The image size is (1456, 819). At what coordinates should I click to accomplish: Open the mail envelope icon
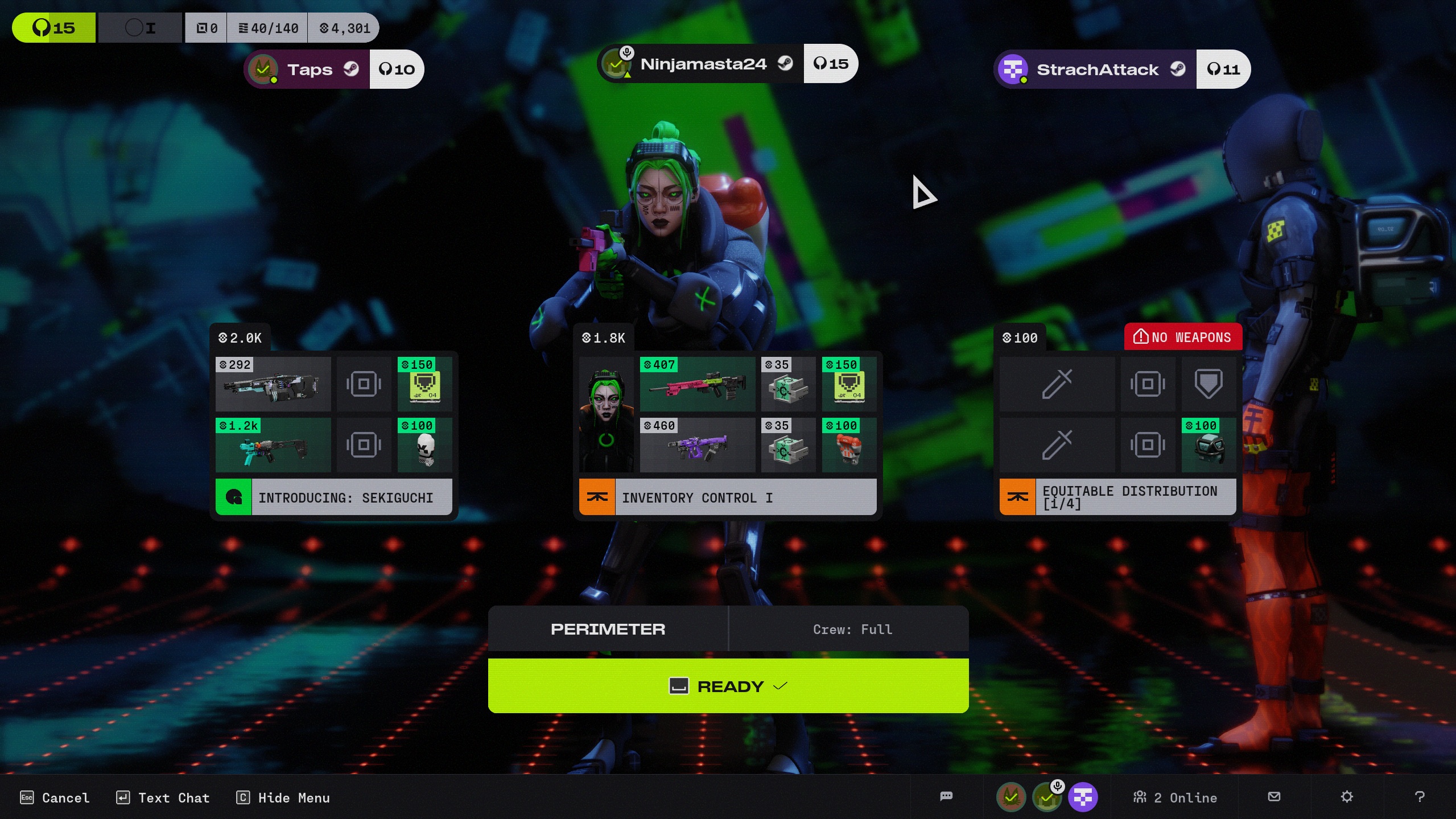click(x=1274, y=797)
